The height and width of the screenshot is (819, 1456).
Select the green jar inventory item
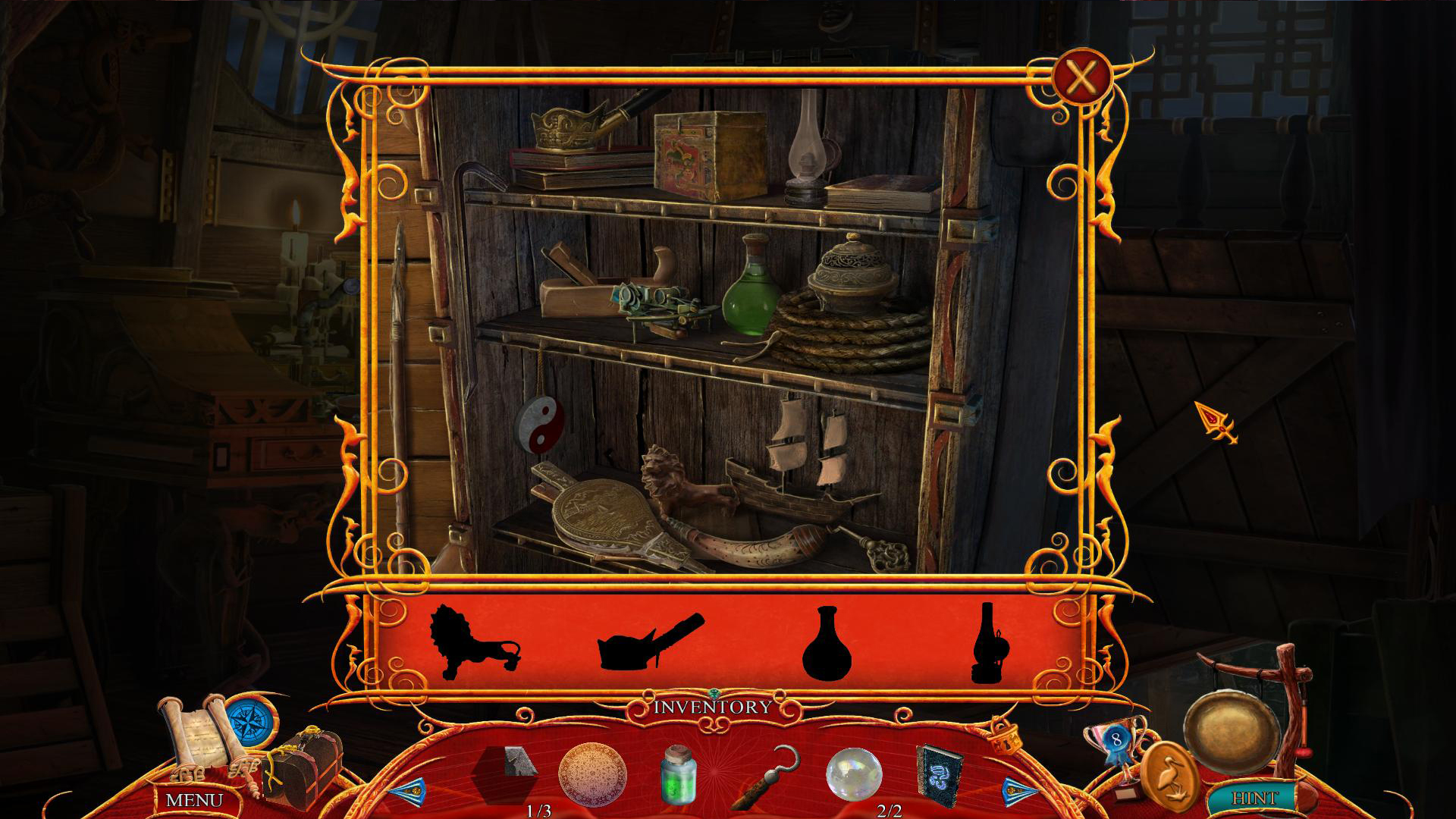tap(679, 777)
